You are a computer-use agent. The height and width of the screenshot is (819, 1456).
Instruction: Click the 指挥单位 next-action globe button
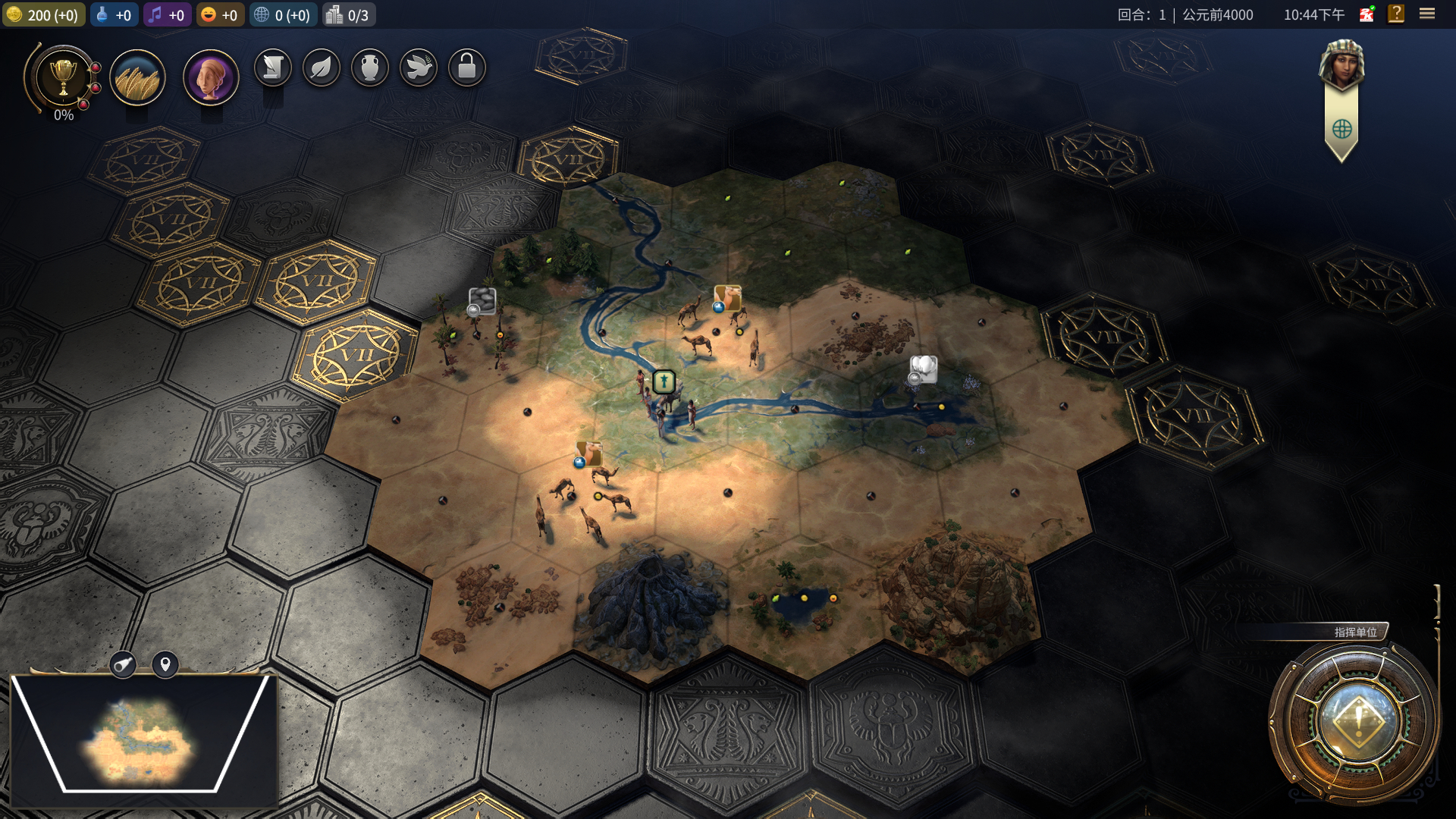[x=1357, y=719]
